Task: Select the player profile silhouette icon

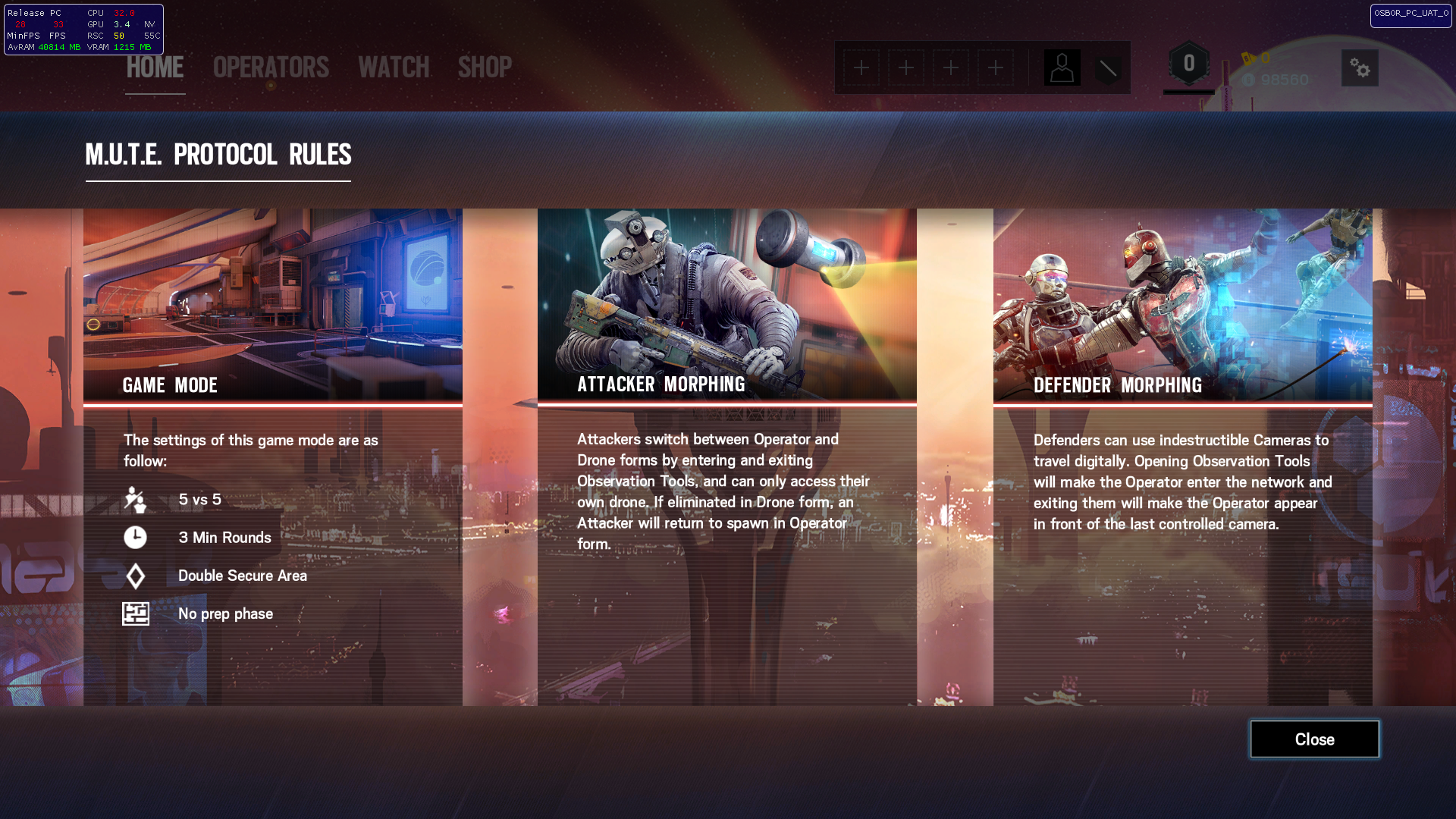Action: click(1062, 68)
